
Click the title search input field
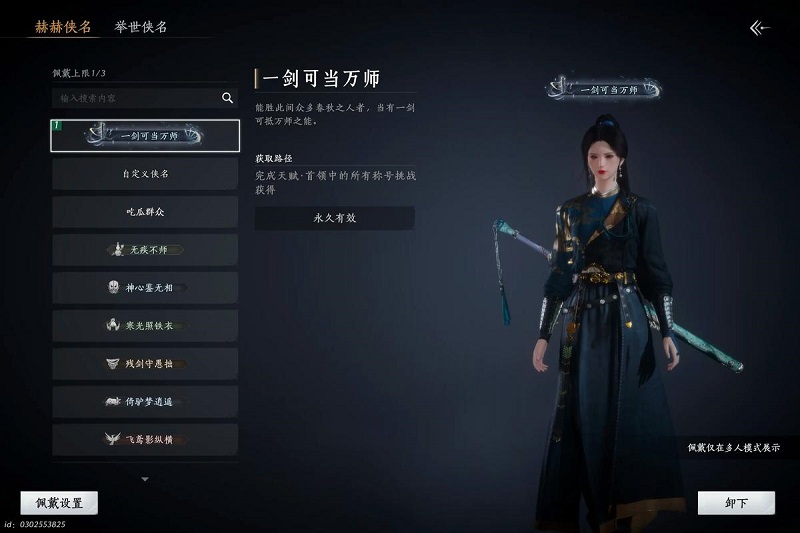[136, 98]
